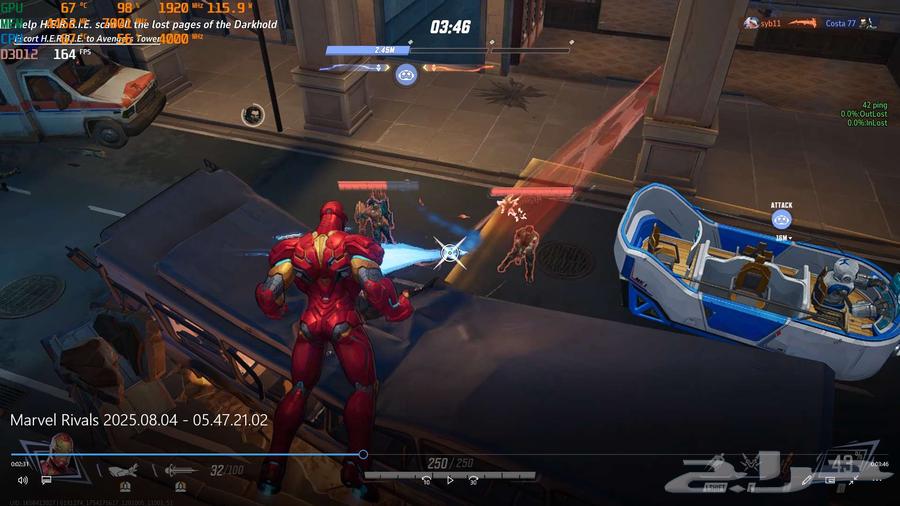Image resolution: width=900 pixels, height=506 pixels.
Task: Toggle the video player captions button
Action: [x=46, y=480]
